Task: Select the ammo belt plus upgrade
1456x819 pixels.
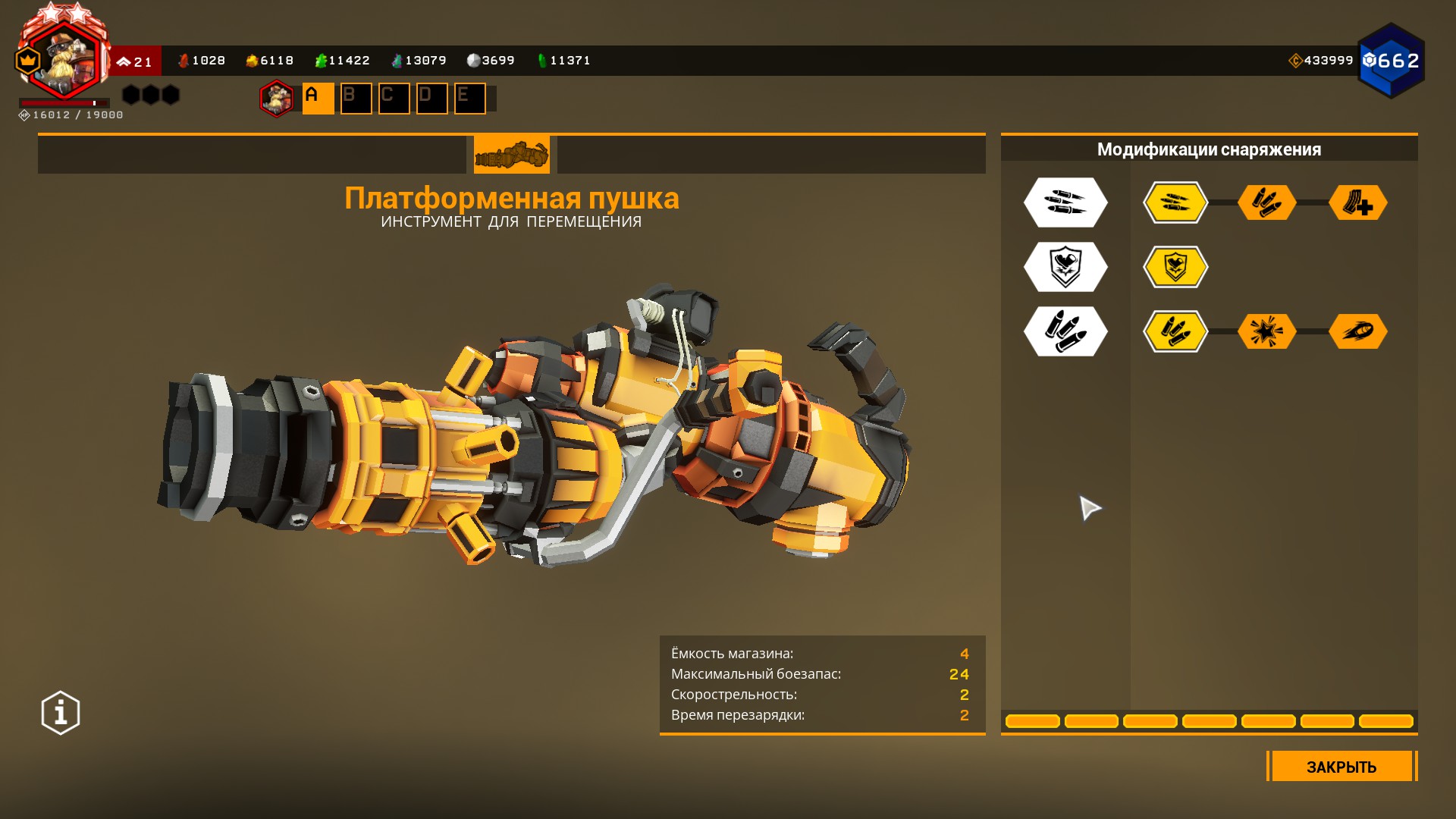Action: click(1357, 202)
